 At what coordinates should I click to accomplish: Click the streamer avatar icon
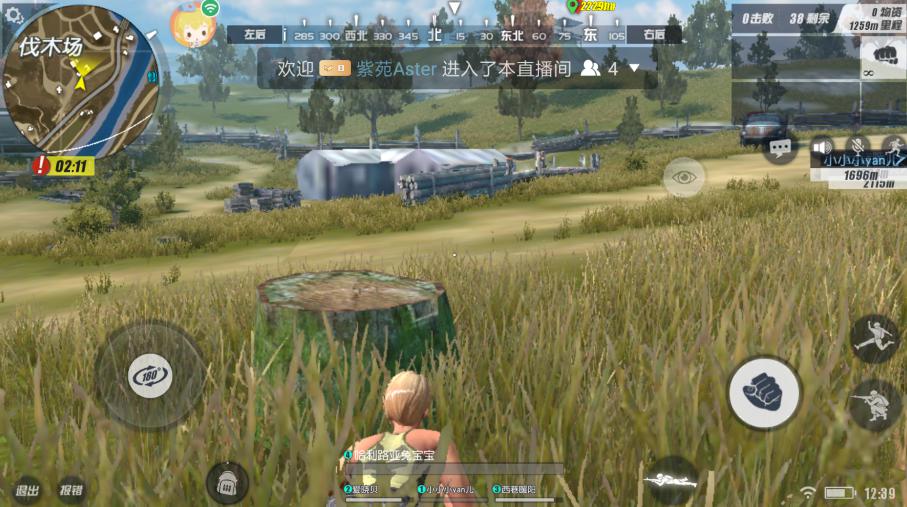[192, 25]
